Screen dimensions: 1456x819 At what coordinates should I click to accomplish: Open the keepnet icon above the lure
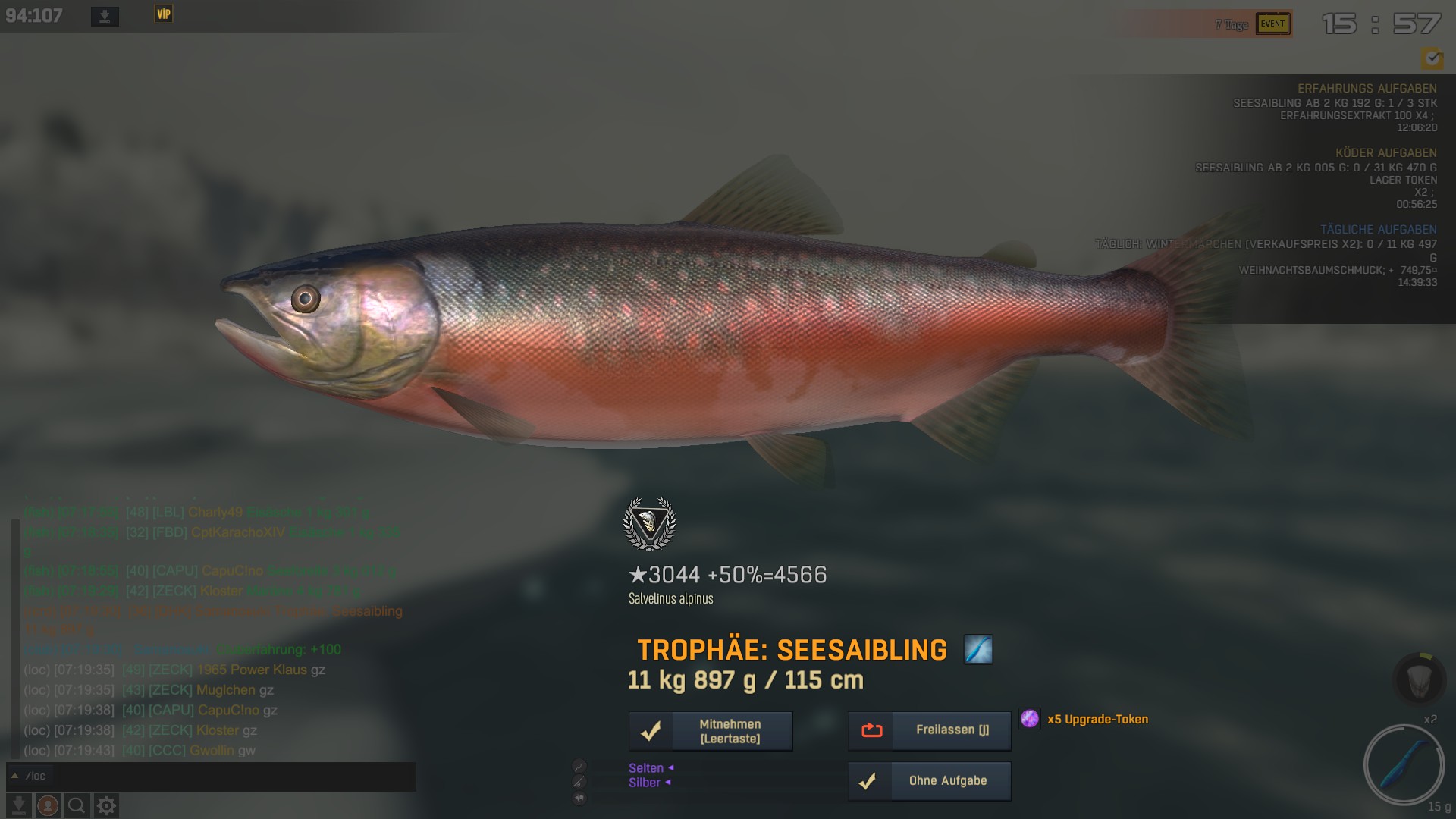click(x=1419, y=679)
